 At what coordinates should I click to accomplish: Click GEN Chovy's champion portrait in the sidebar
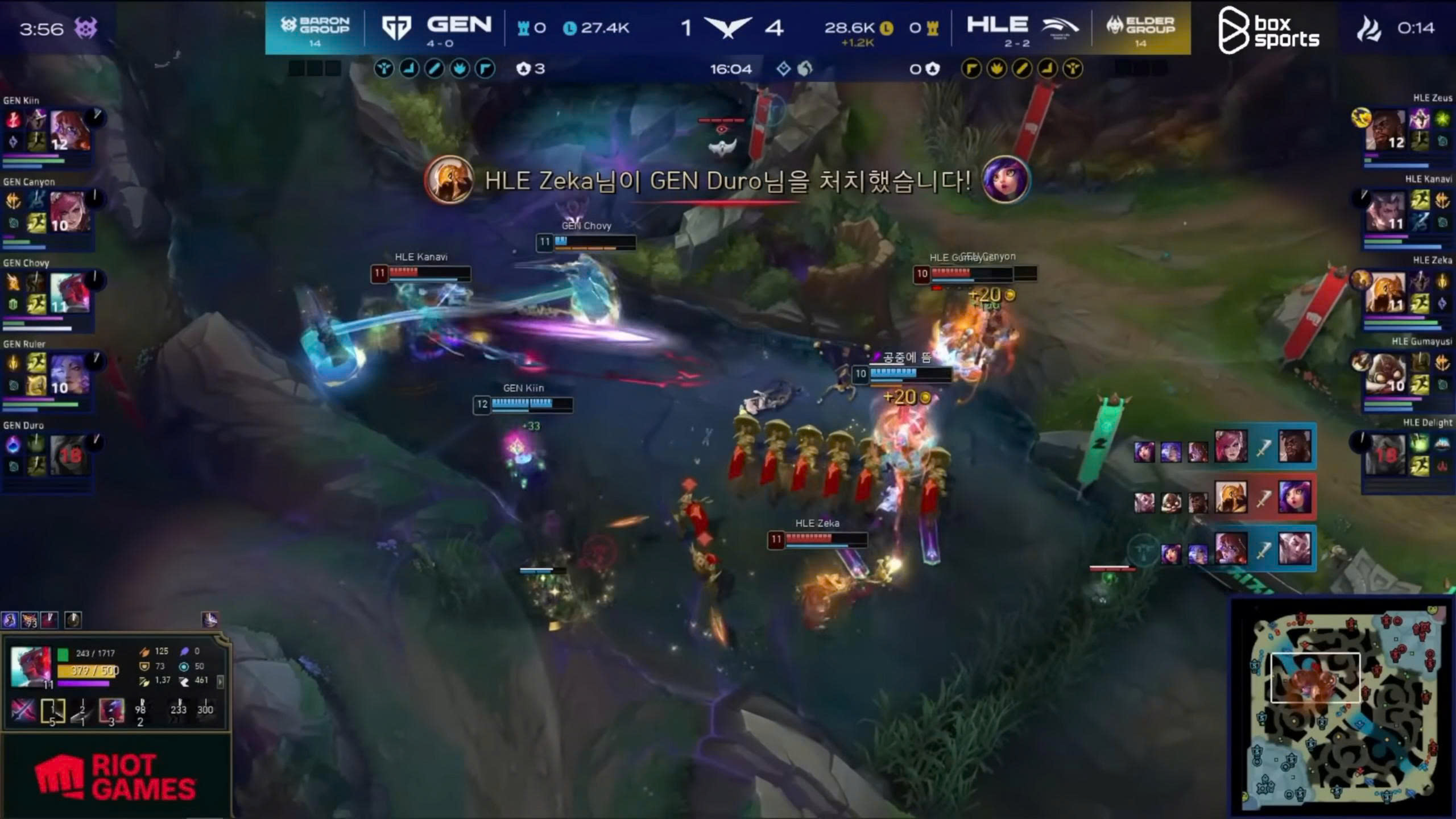pos(69,293)
